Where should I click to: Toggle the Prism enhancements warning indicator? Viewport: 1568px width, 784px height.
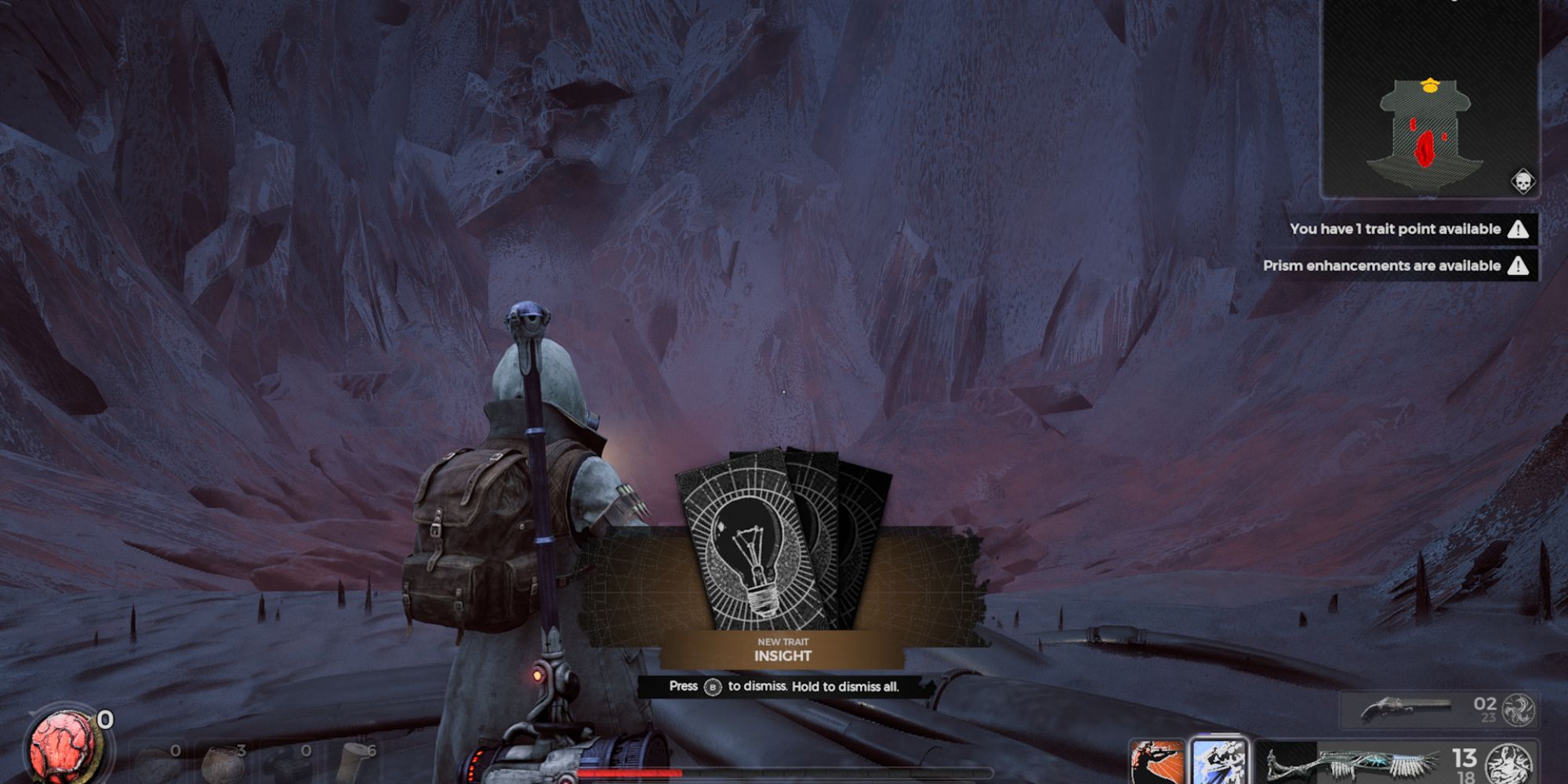pos(1519,266)
